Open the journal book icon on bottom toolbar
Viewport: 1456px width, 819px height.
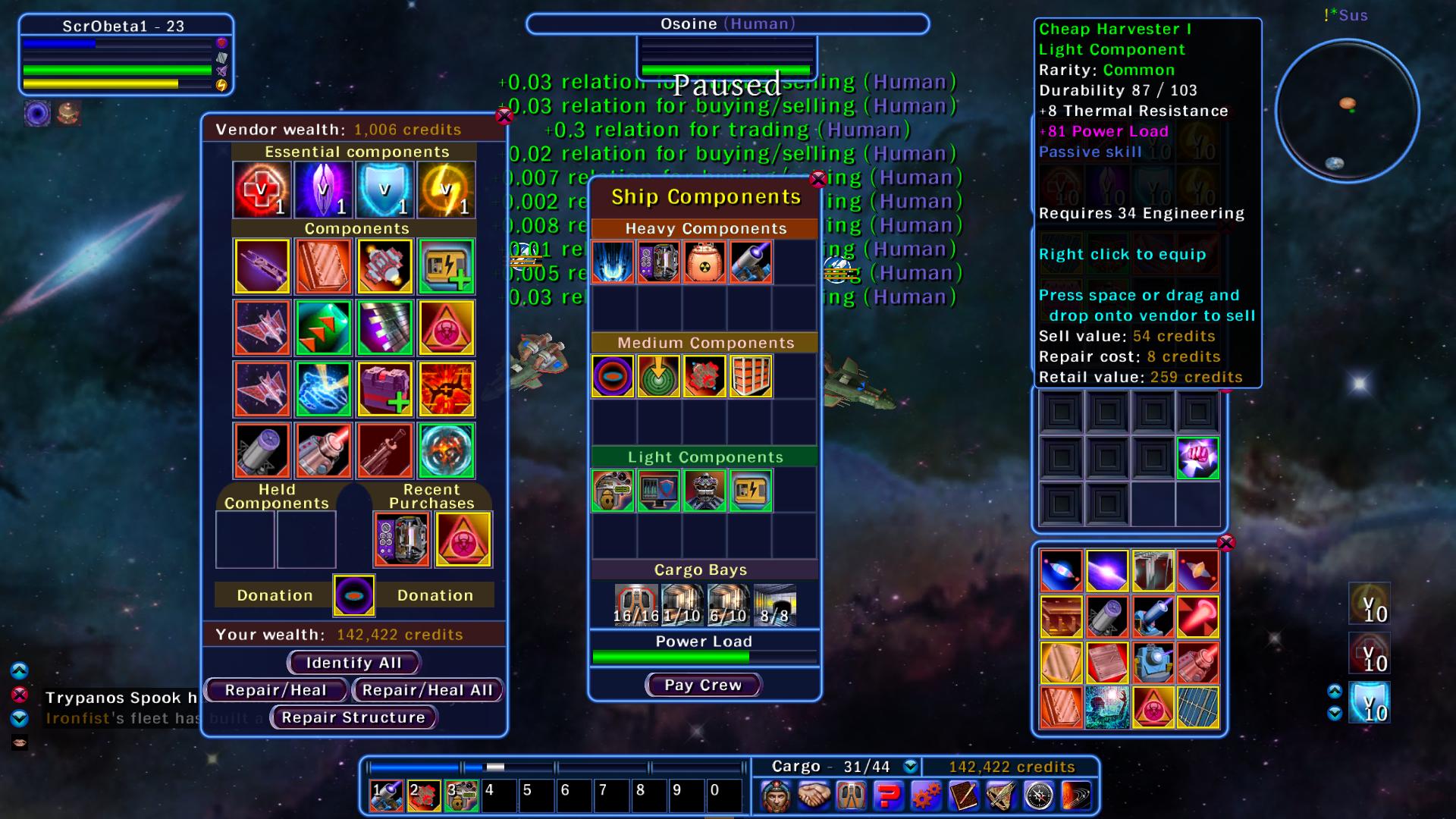pyautogui.click(x=964, y=794)
